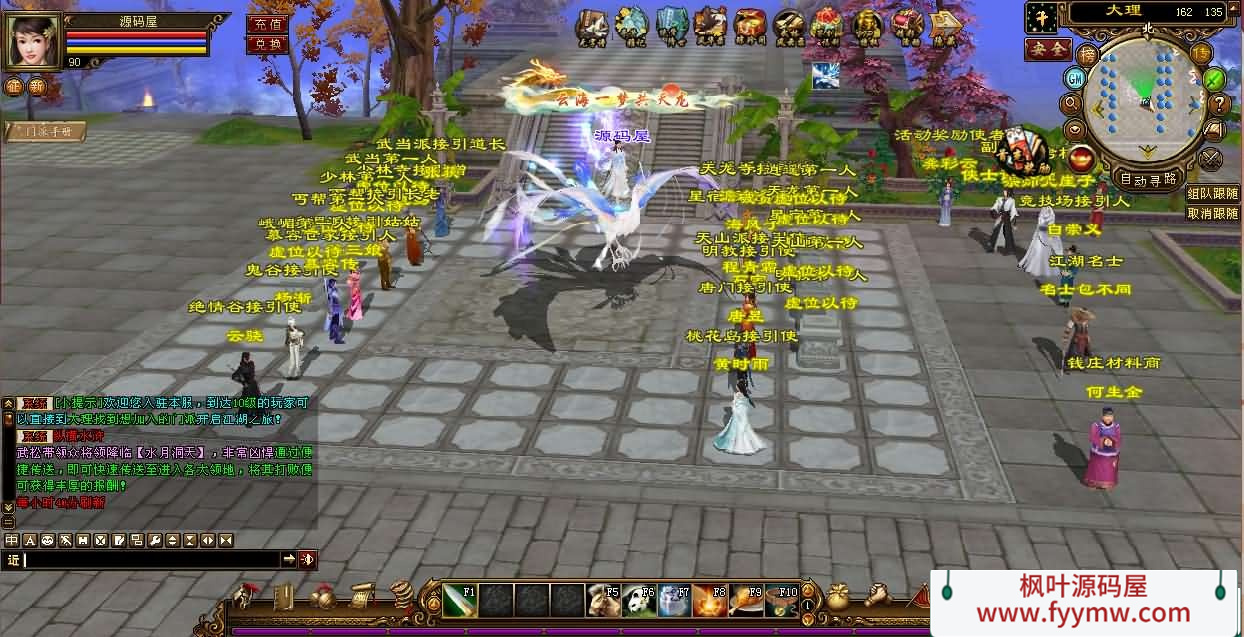Click the round 新 buff icon

[37, 86]
